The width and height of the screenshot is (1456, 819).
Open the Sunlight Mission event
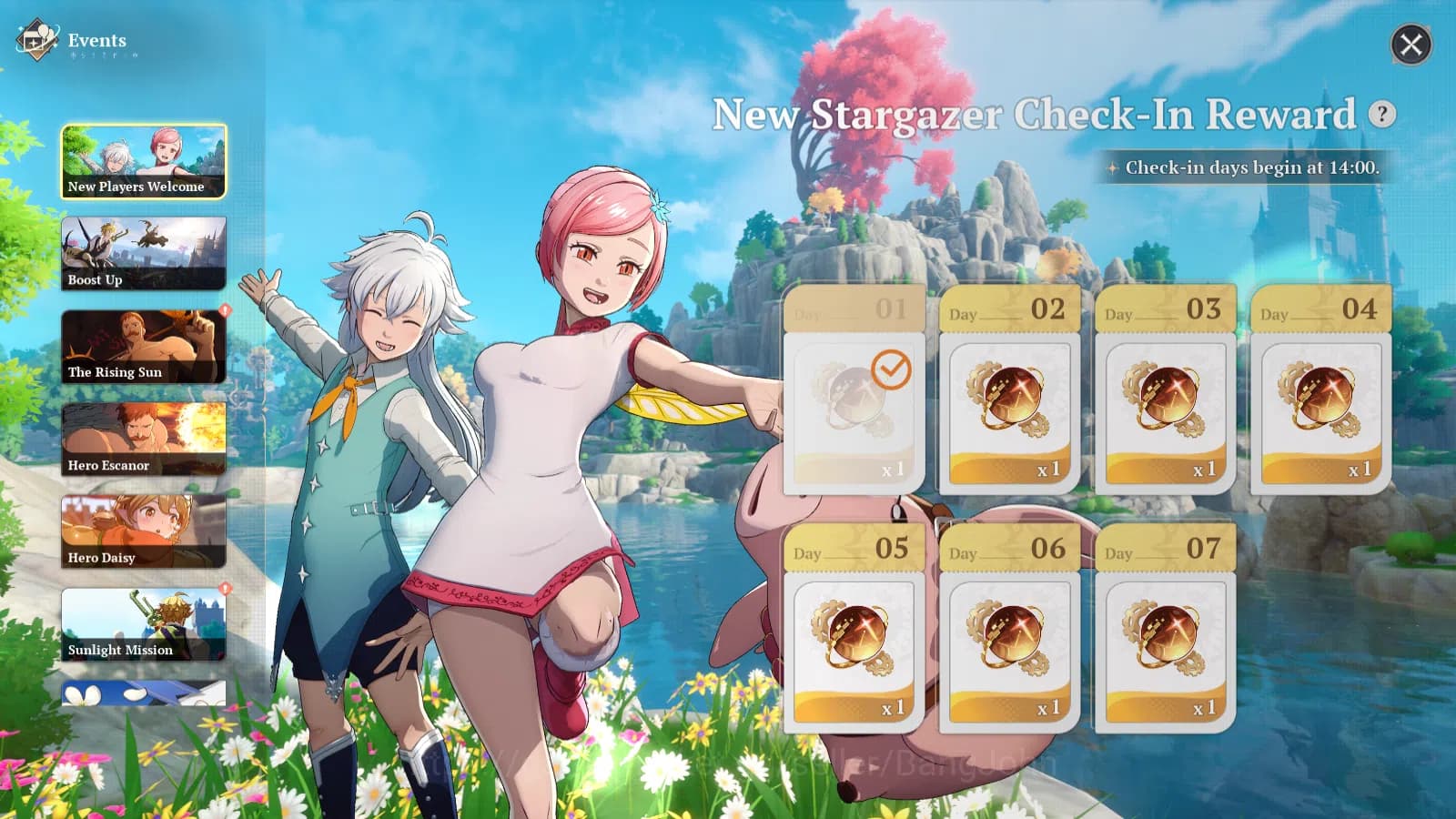[x=143, y=624]
